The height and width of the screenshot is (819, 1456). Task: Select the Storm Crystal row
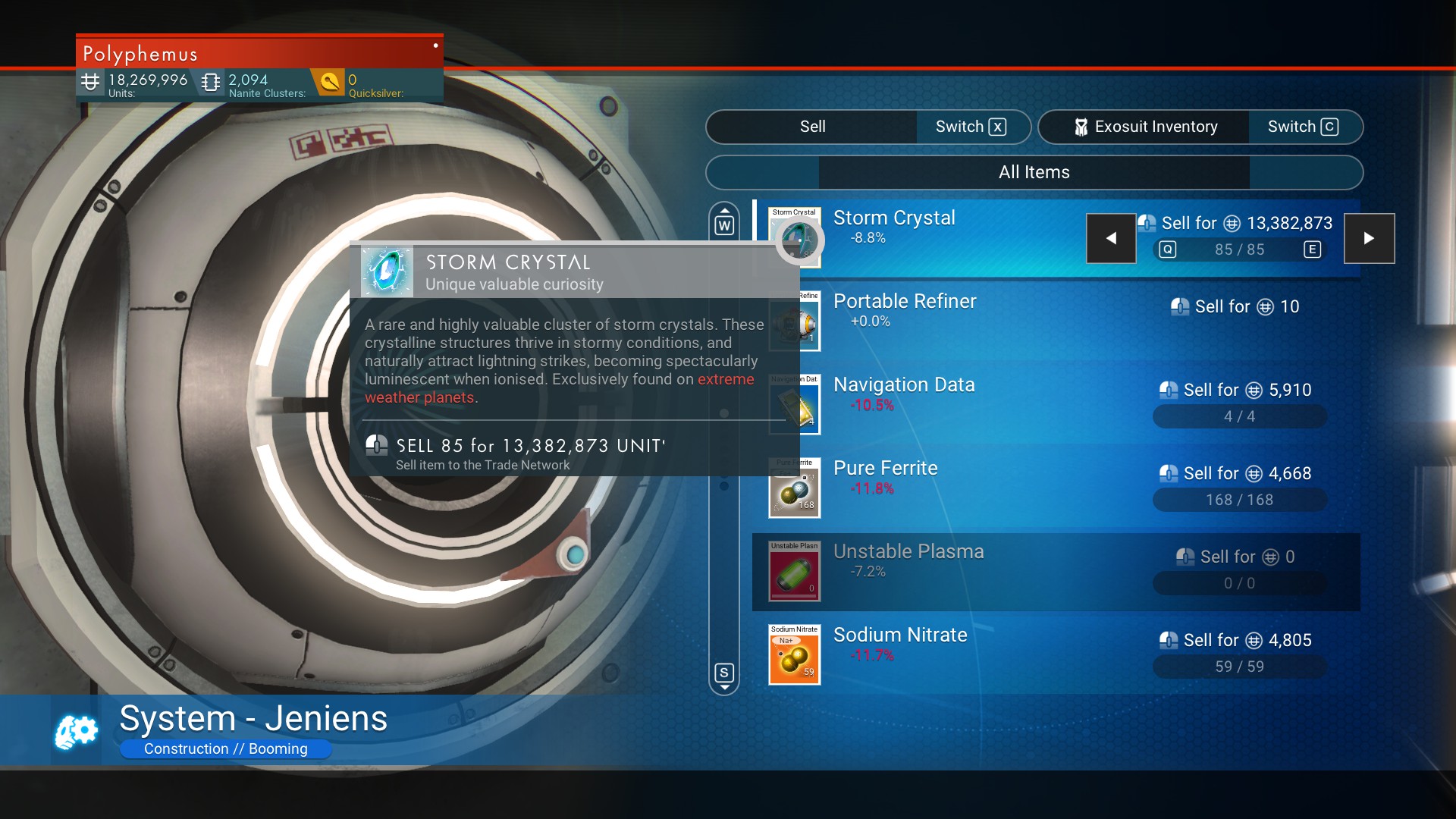tap(948, 227)
